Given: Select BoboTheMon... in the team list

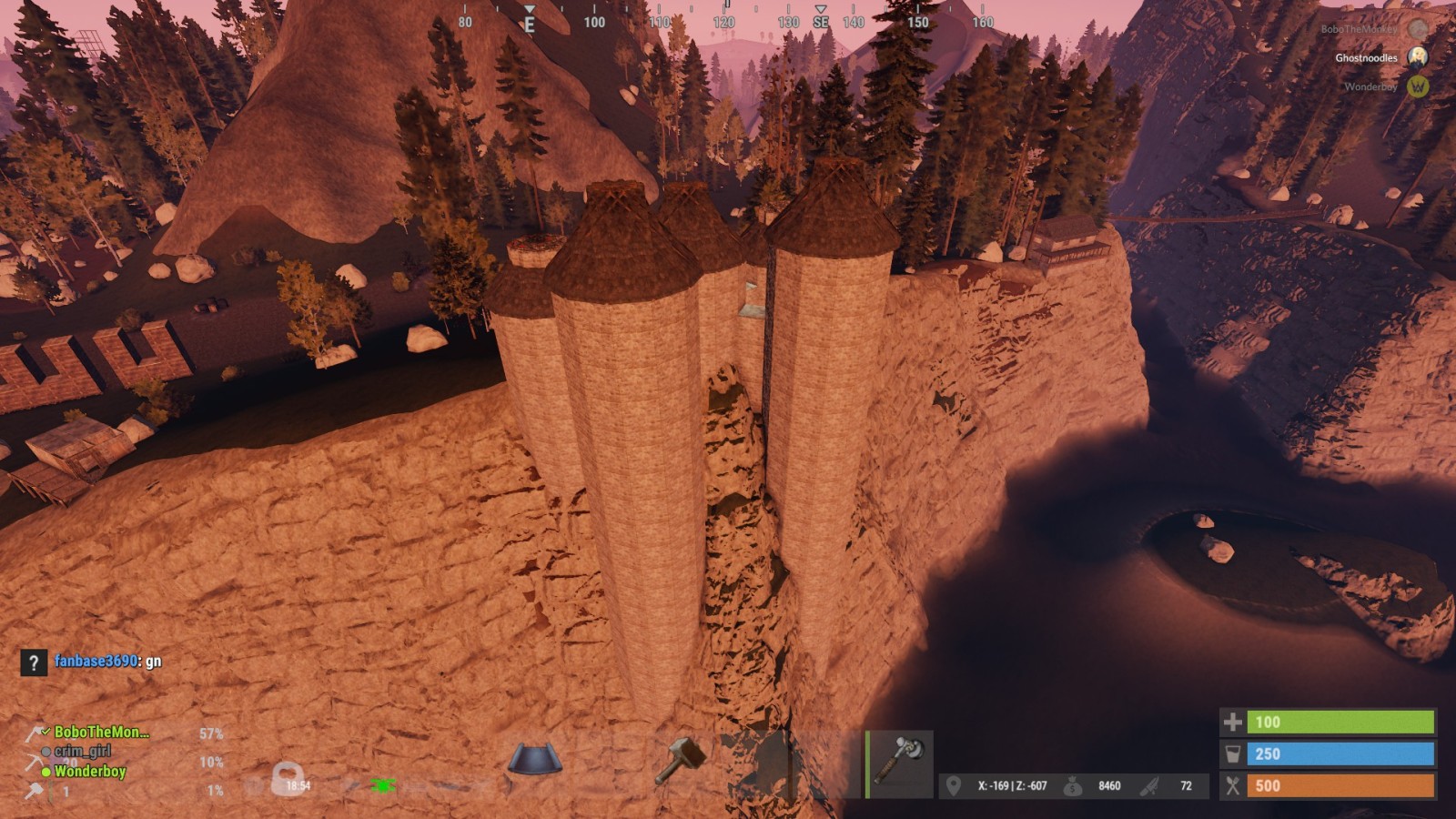Looking at the screenshot, I should point(101,732).
